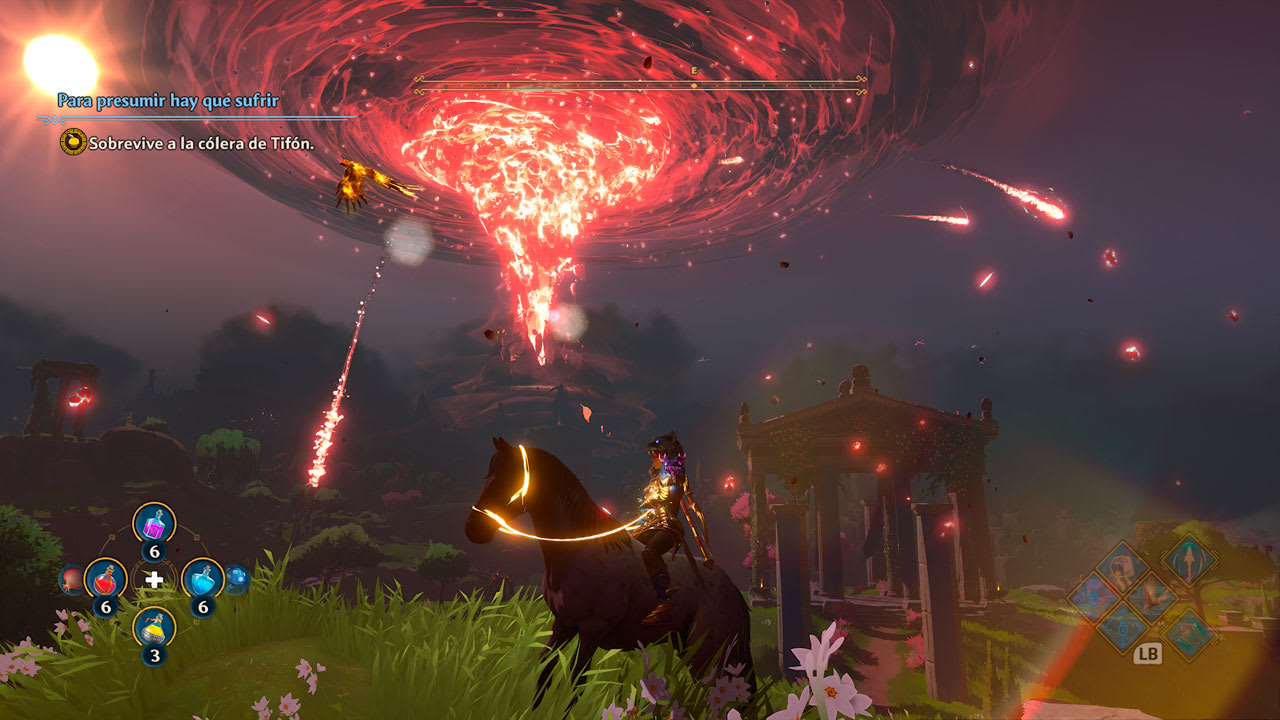Image resolution: width=1280 pixels, height=720 pixels.
Task: Activate the upward spear ability
Action: (1189, 561)
